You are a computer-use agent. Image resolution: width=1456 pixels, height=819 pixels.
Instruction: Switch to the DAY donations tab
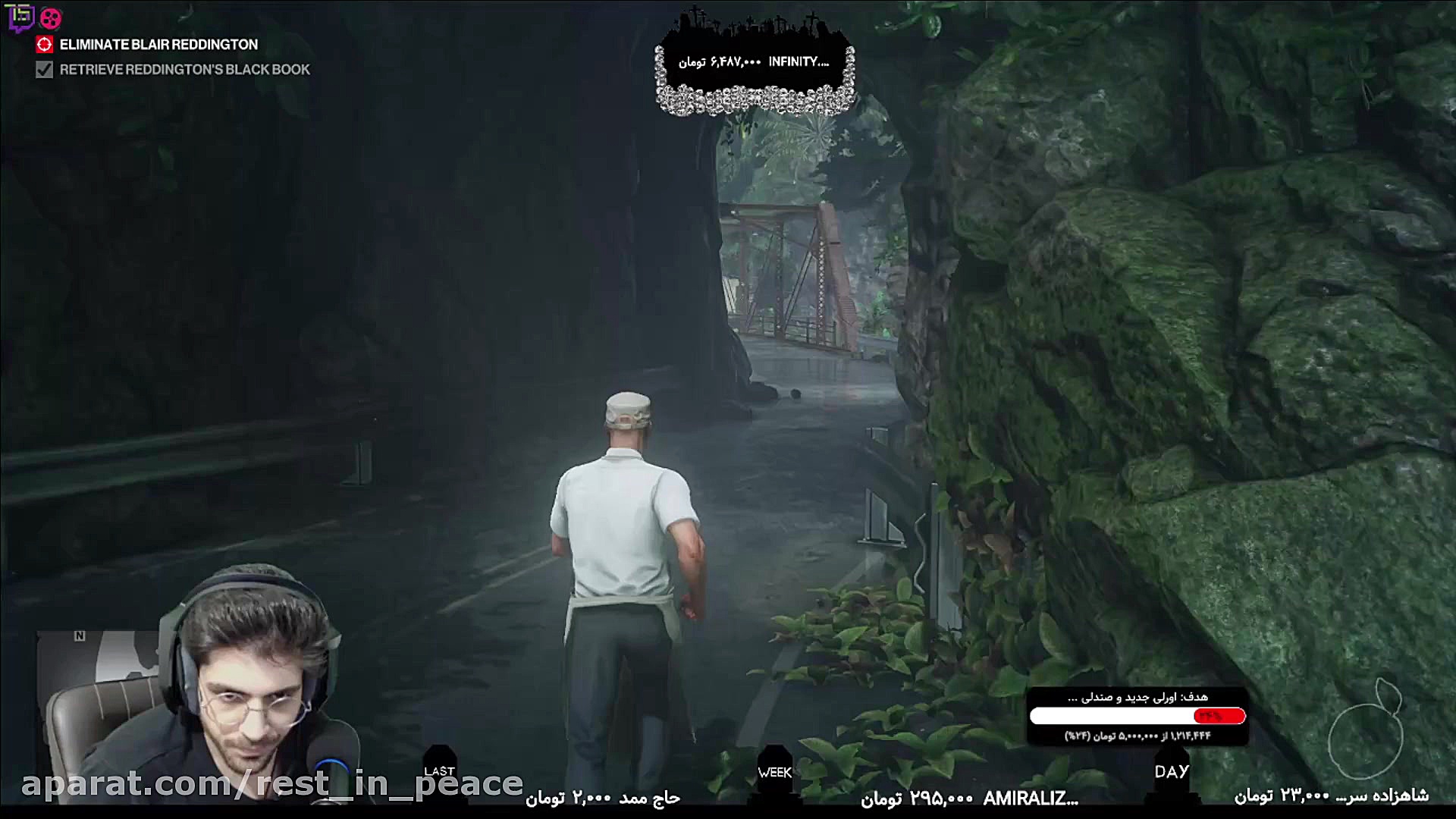coord(1172,772)
